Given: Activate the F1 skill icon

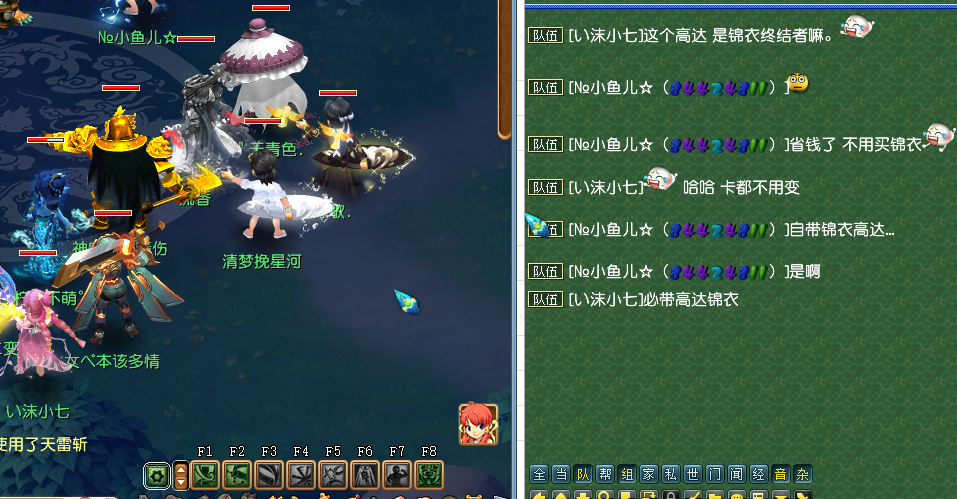Looking at the screenshot, I should pyautogui.click(x=205, y=475).
